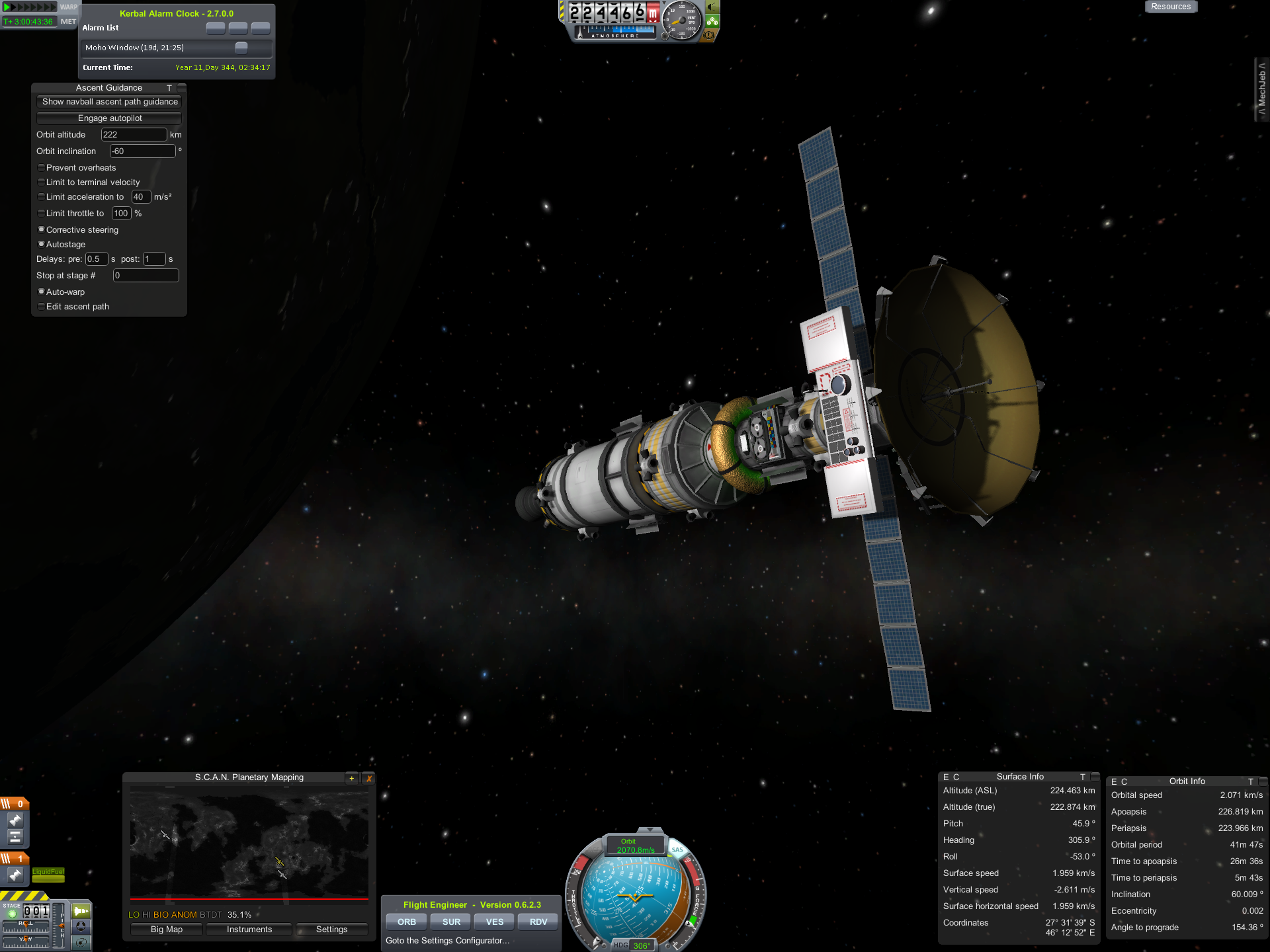Expand the MechJeb side tab
1270x952 pixels.
coord(1262,89)
